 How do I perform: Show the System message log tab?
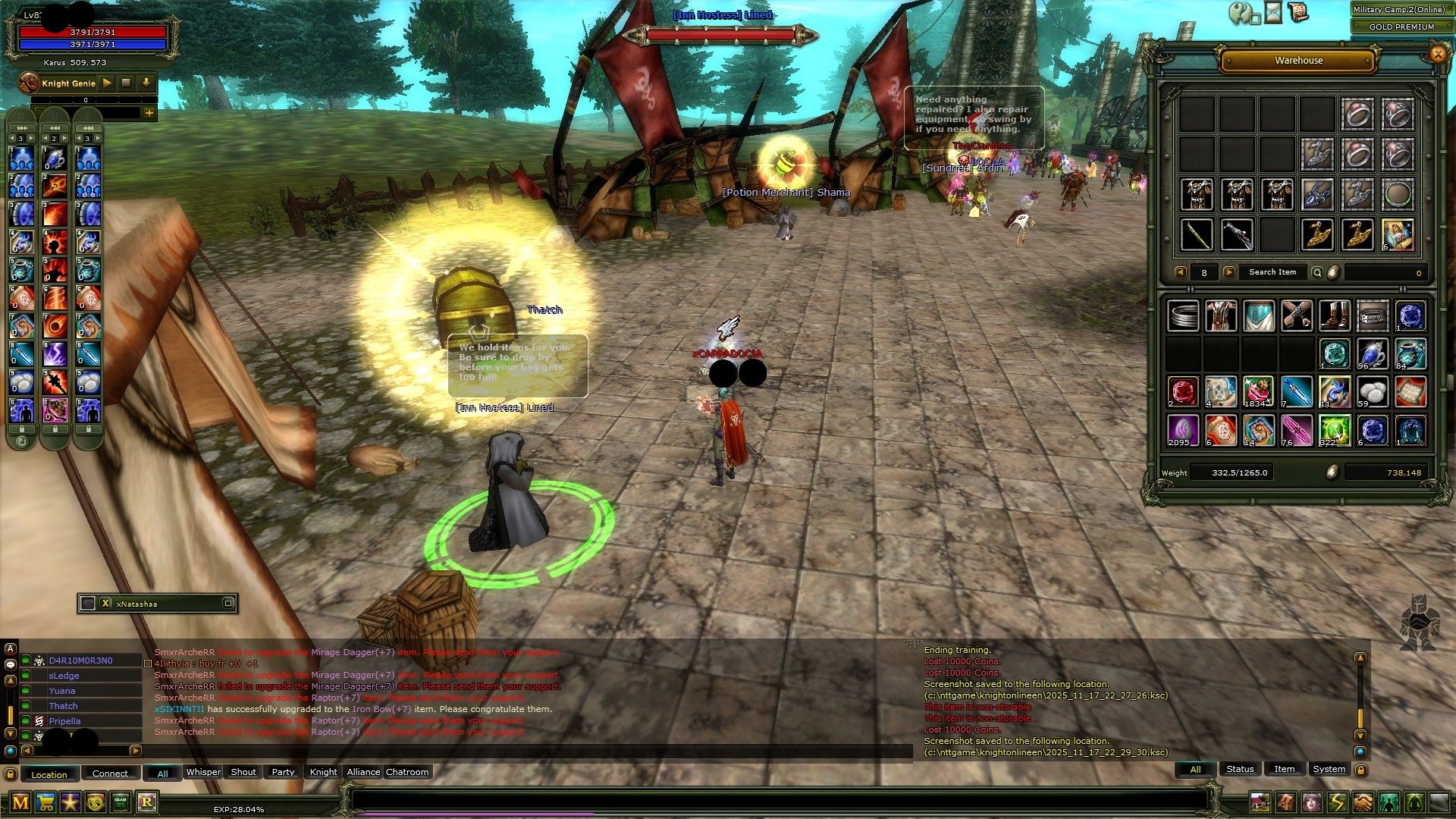(x=1329, y=769)
